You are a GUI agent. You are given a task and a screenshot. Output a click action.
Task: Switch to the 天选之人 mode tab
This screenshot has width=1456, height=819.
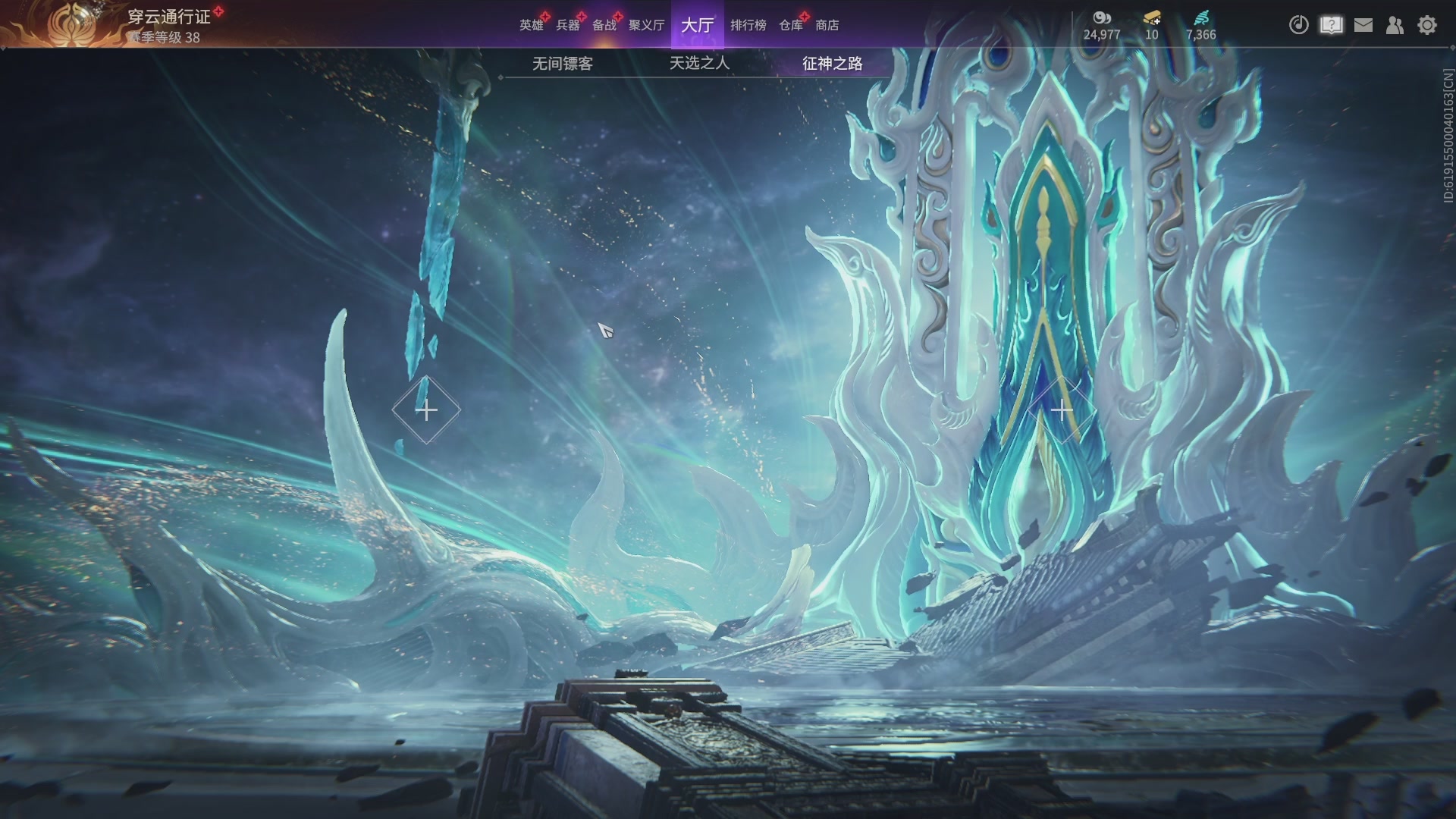(x=699, y=64)
